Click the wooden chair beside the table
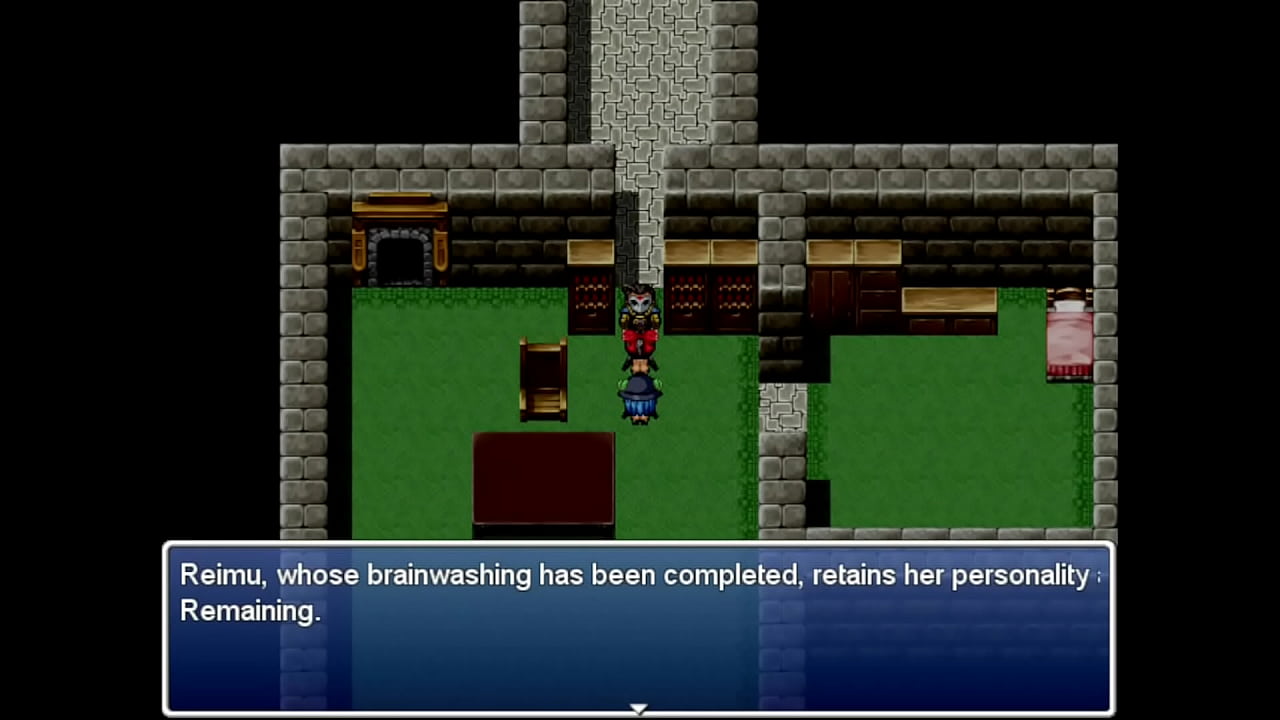Screen dimensions: 1280x720 tap(545, 380)
